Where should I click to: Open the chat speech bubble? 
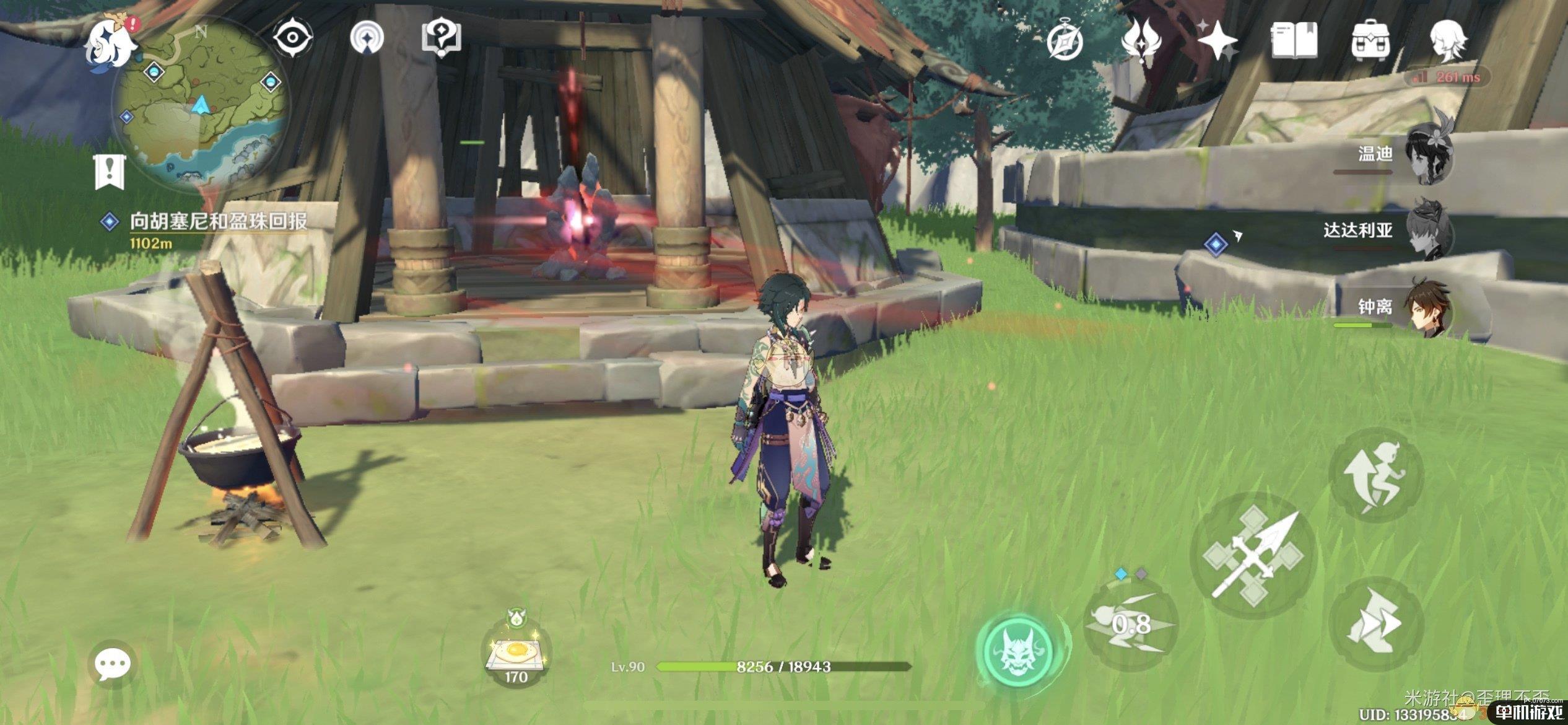click(x=112, y=664)
